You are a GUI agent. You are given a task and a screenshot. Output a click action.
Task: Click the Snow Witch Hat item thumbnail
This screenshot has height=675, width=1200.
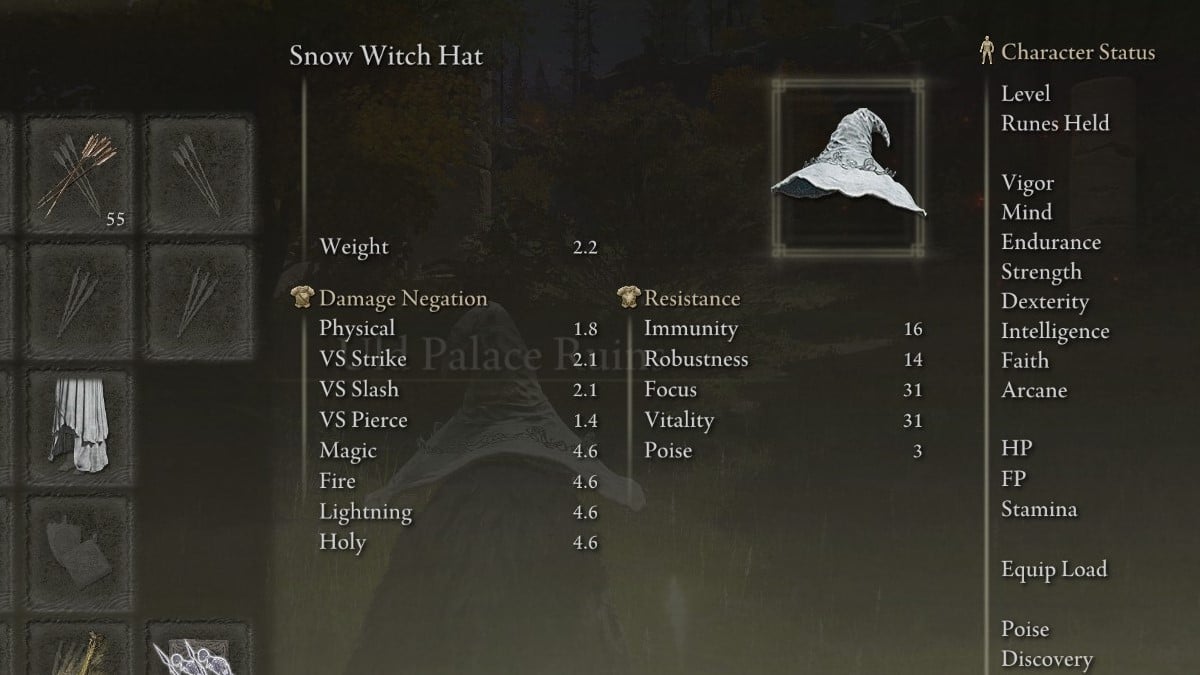(x=848, y=169)
